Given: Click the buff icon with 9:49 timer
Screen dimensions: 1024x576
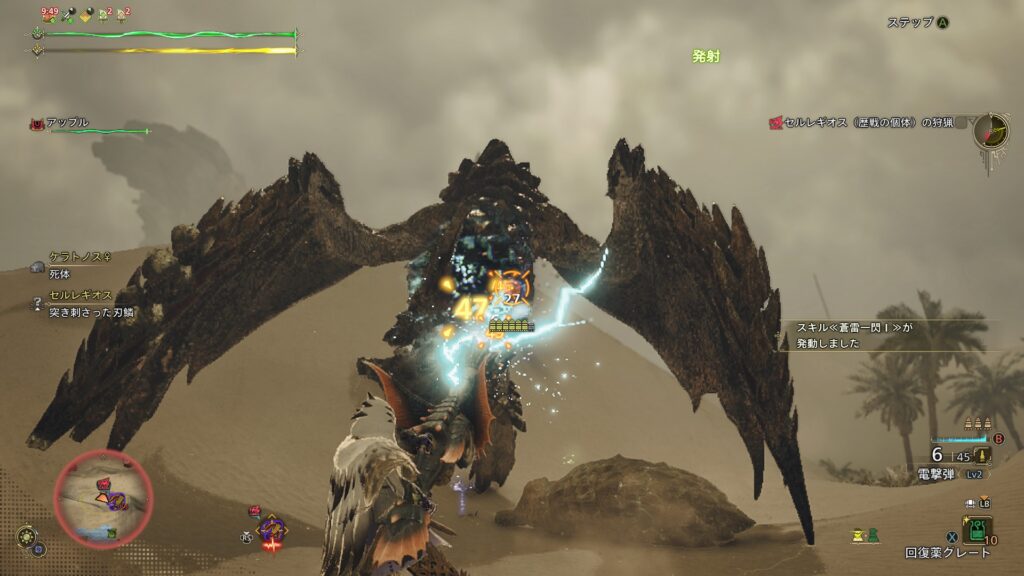Looking at the screenshot, I should point(48,15).
